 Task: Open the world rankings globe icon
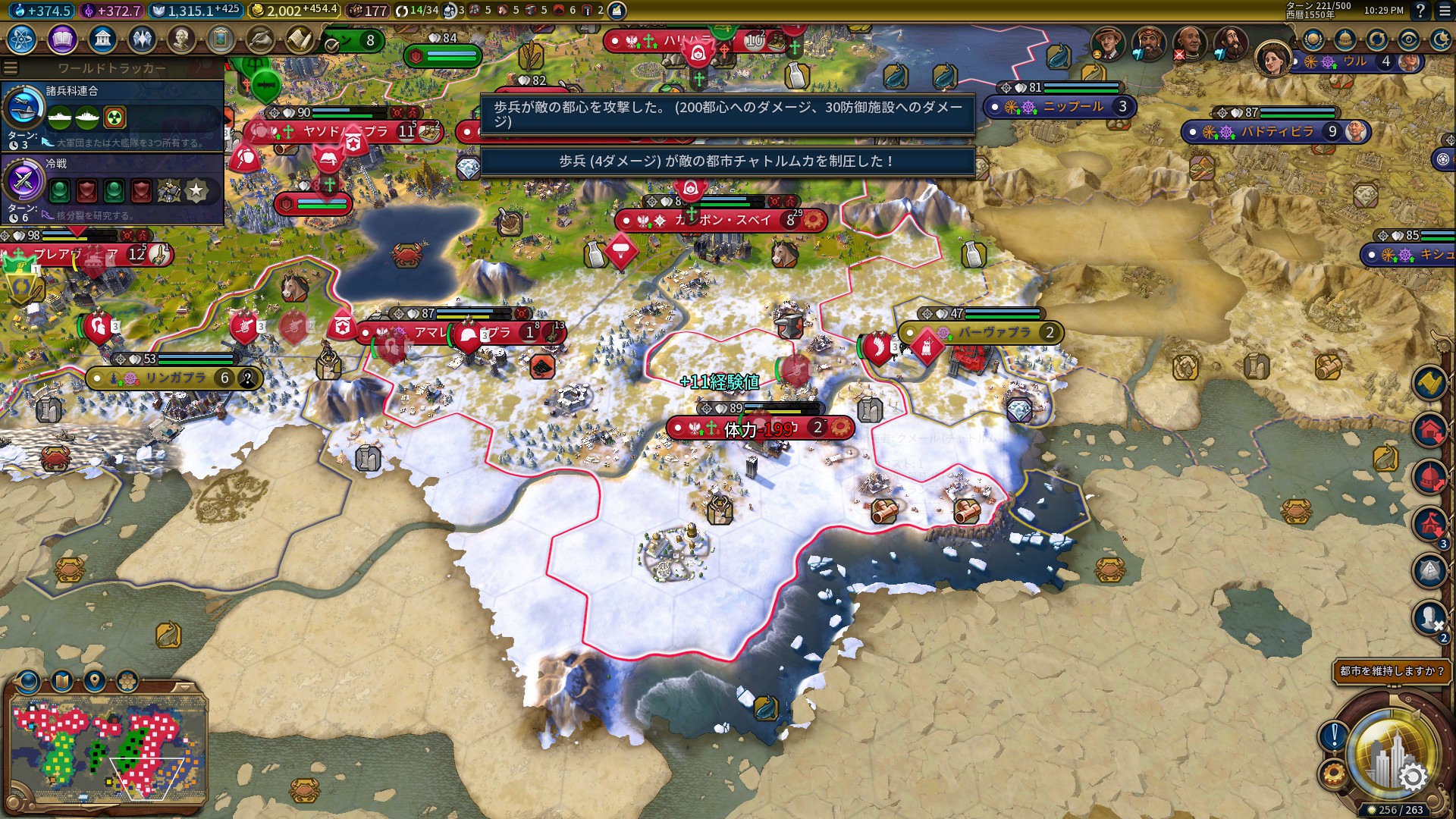coord(1313,39)
